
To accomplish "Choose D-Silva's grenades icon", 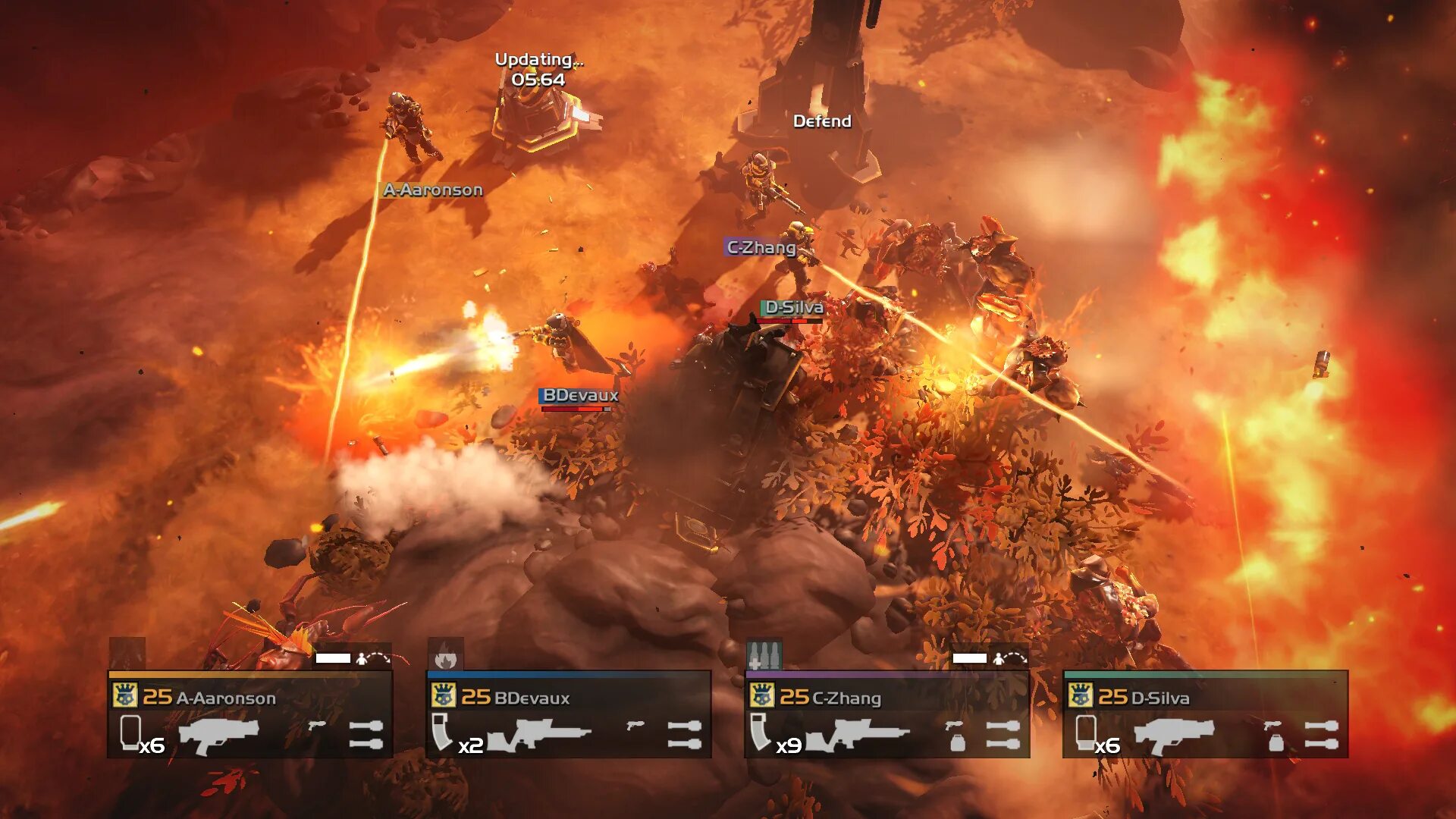I will [x=1321, y=734].
